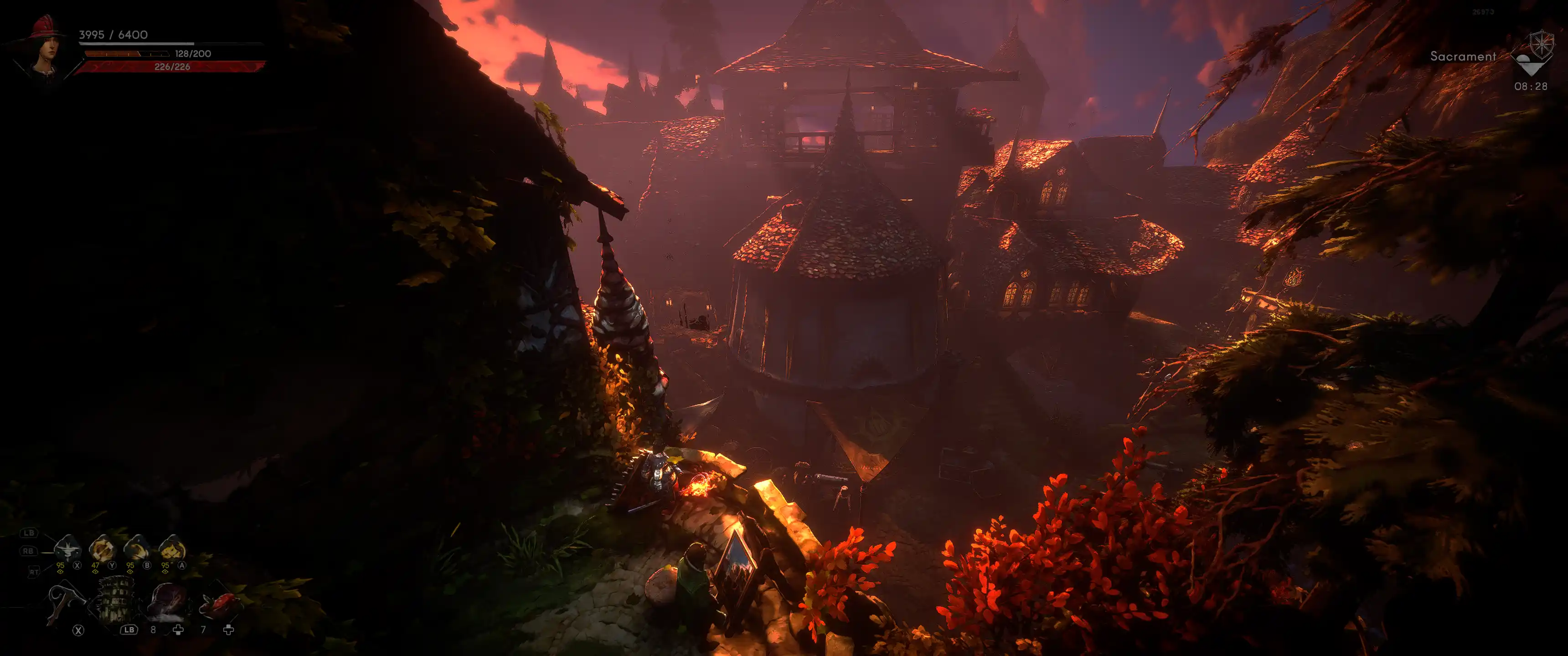Use the dark meat food item
This screenshot has height=656, width=1568.
tap(167, 601)
